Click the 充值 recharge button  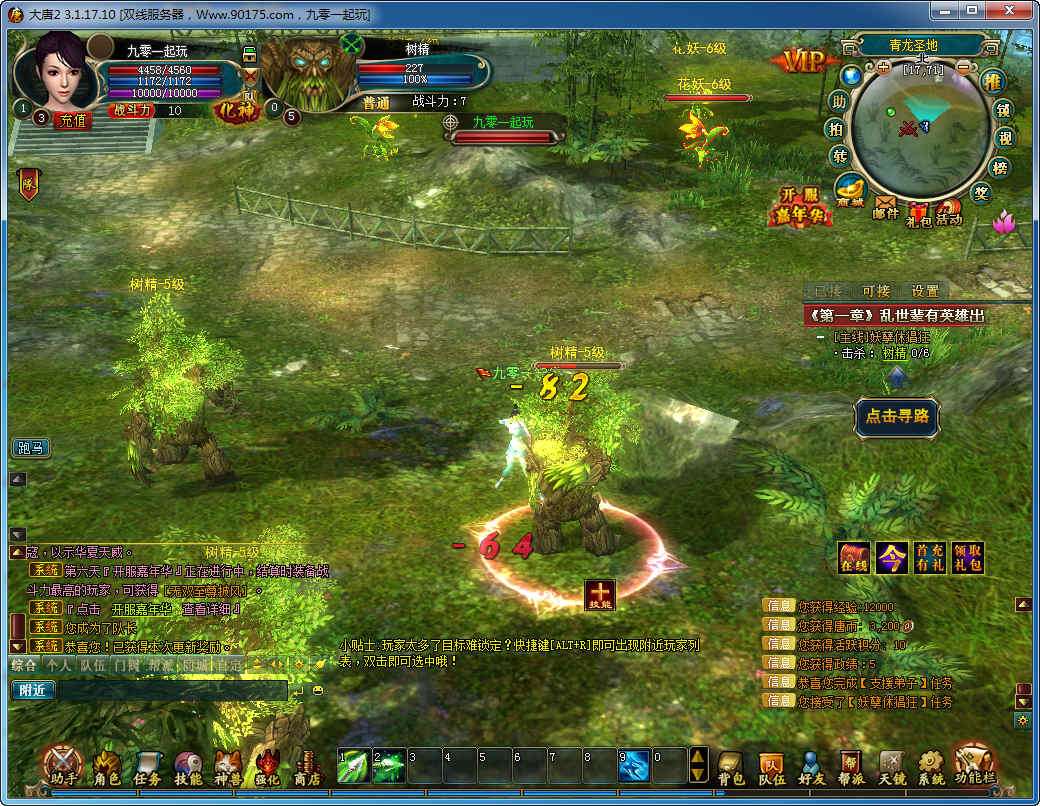pos(74,119)
